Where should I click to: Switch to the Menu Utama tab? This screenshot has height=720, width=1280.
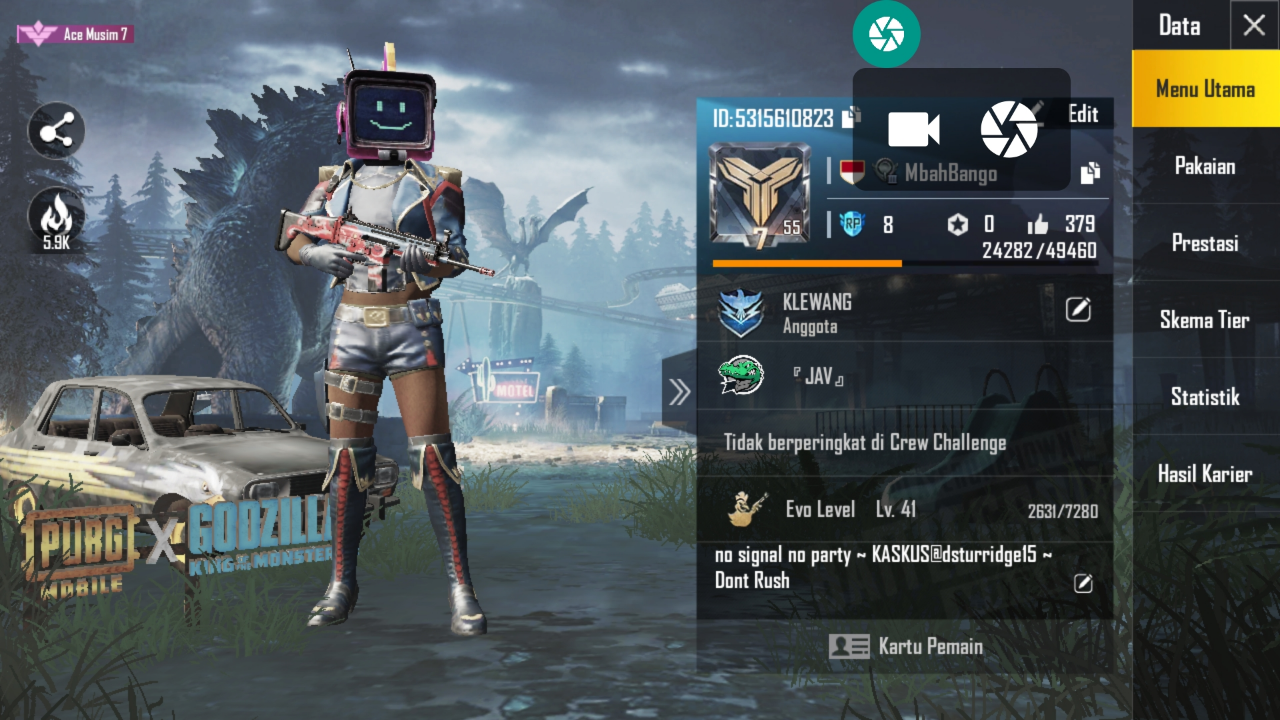pyautogui.click(x=1205, y=89)
